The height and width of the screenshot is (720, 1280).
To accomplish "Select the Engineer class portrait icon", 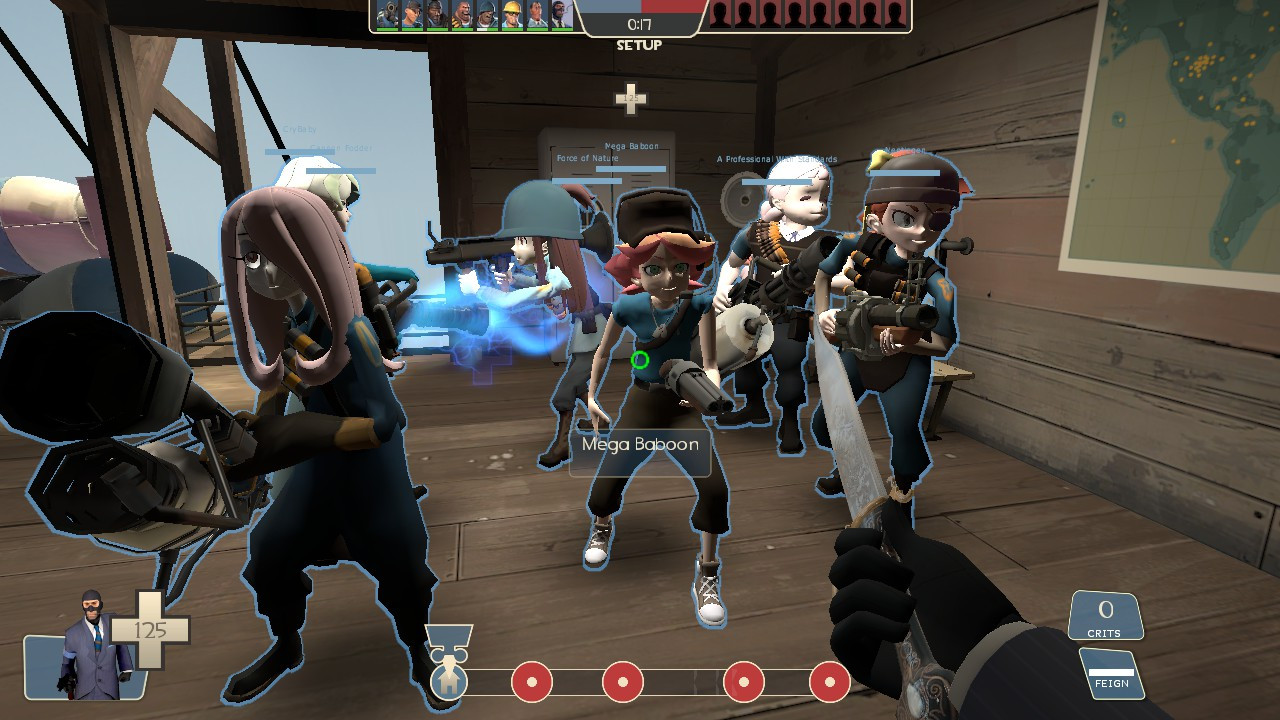I will pyautogui.click(x=514, y=13).
